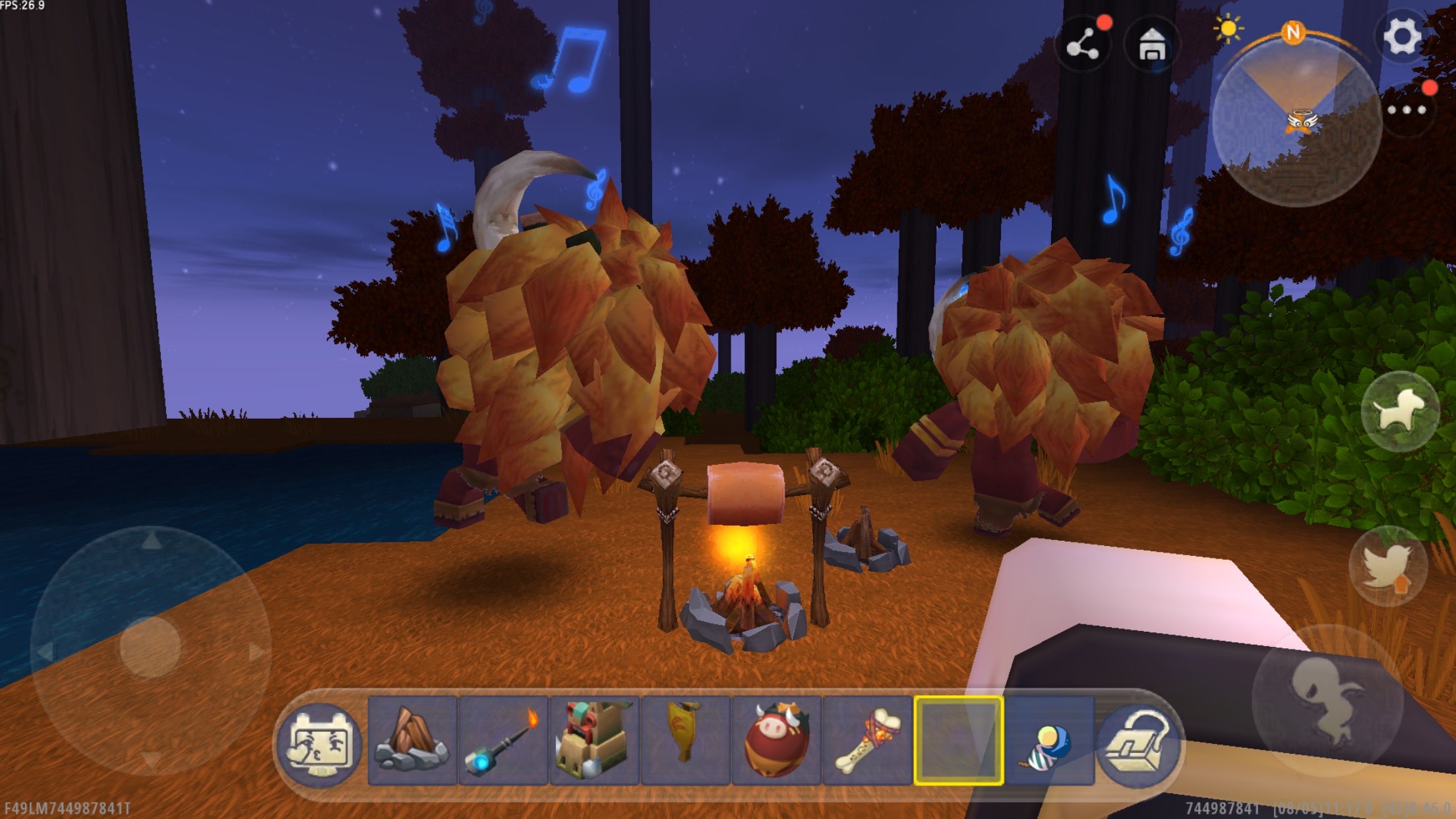Screen dimensions: 1456x819
Task: Tap the share icon
Action: pos(1083,45)
